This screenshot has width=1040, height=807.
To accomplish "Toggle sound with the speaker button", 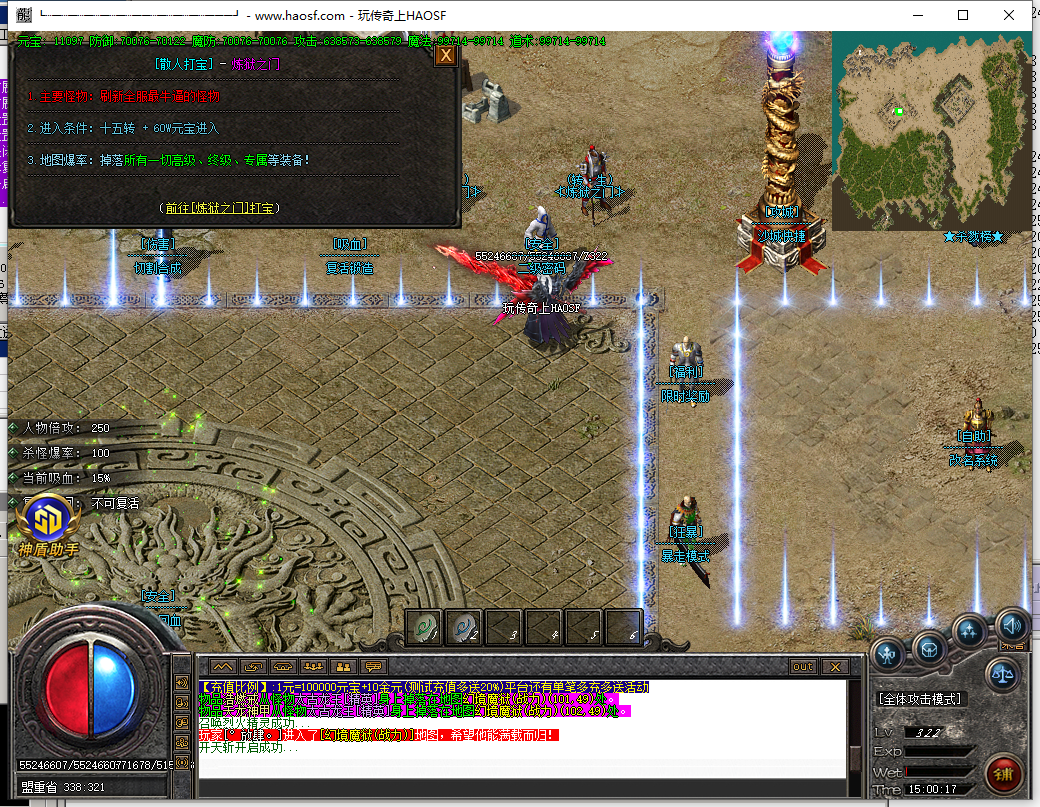I will pyautogui.click(x=1011, y=626).
